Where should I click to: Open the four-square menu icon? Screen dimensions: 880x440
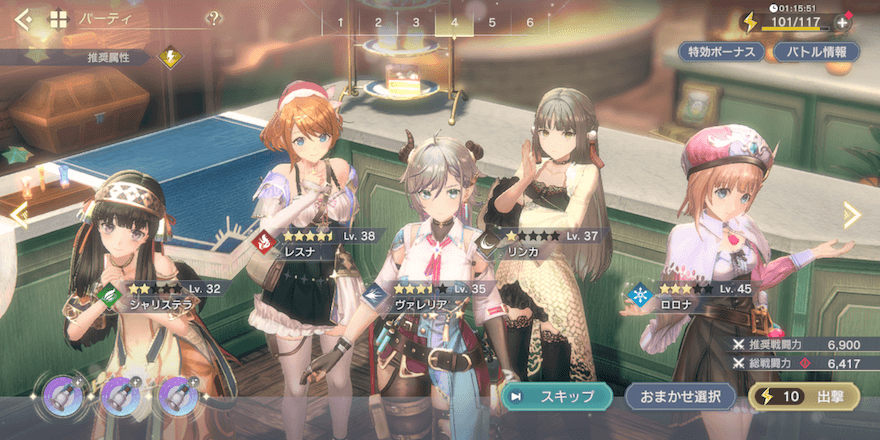tap(58, 18)
